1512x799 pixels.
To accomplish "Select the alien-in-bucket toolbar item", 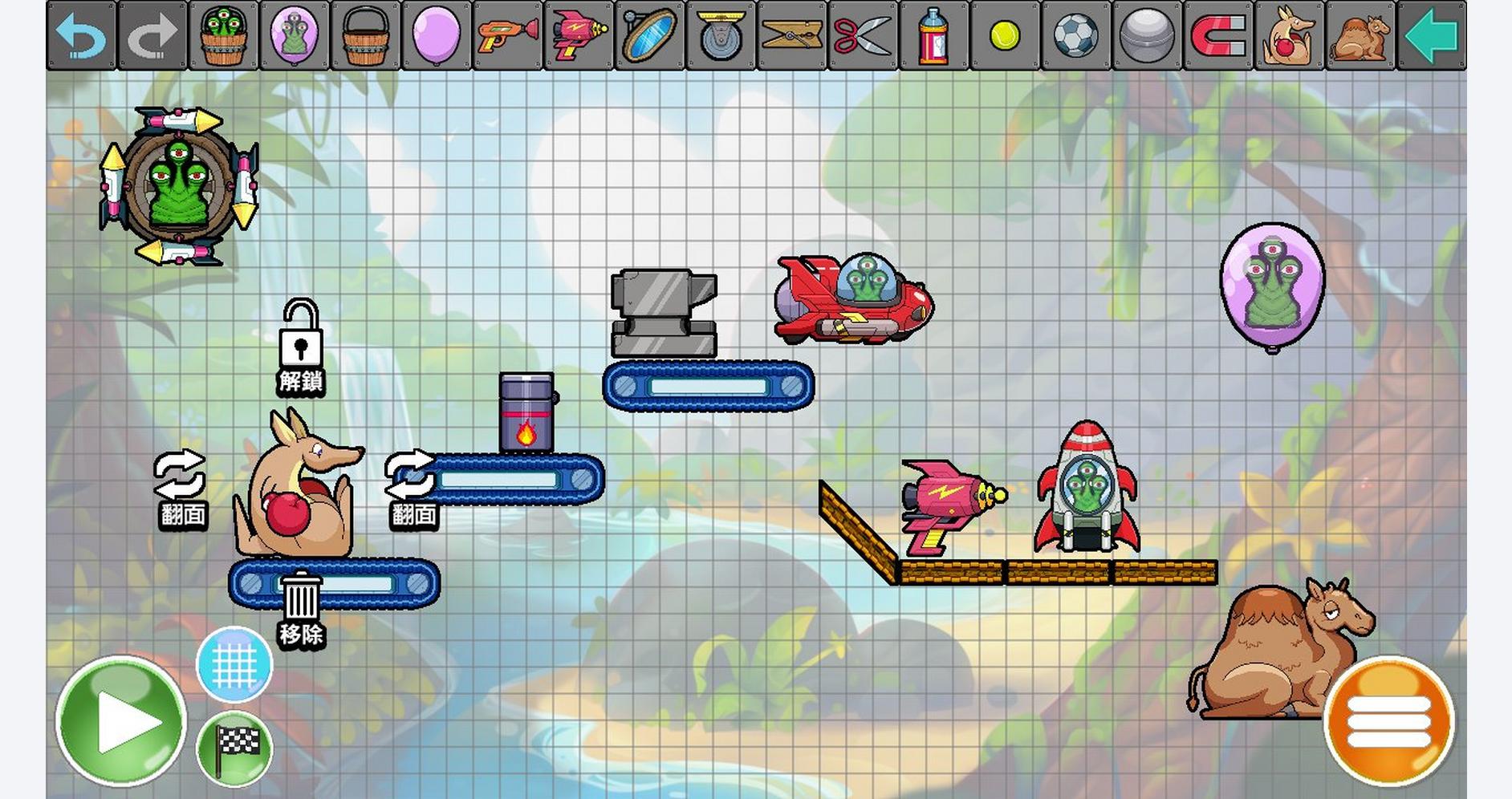I will [x=223, y=36].
